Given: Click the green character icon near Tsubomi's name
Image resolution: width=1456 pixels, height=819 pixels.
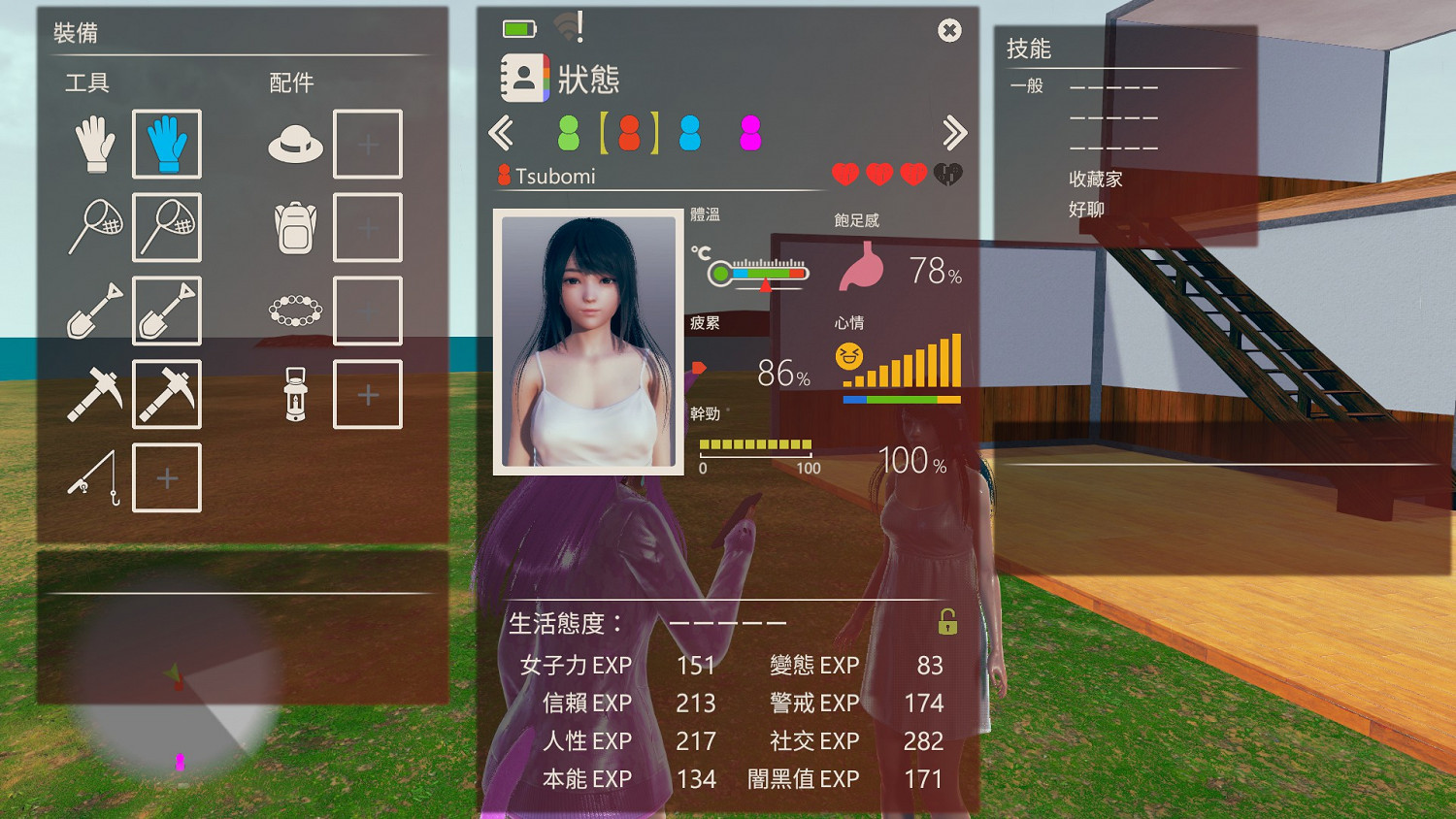Looking at the screenshot, I should [x=569, y=133].
